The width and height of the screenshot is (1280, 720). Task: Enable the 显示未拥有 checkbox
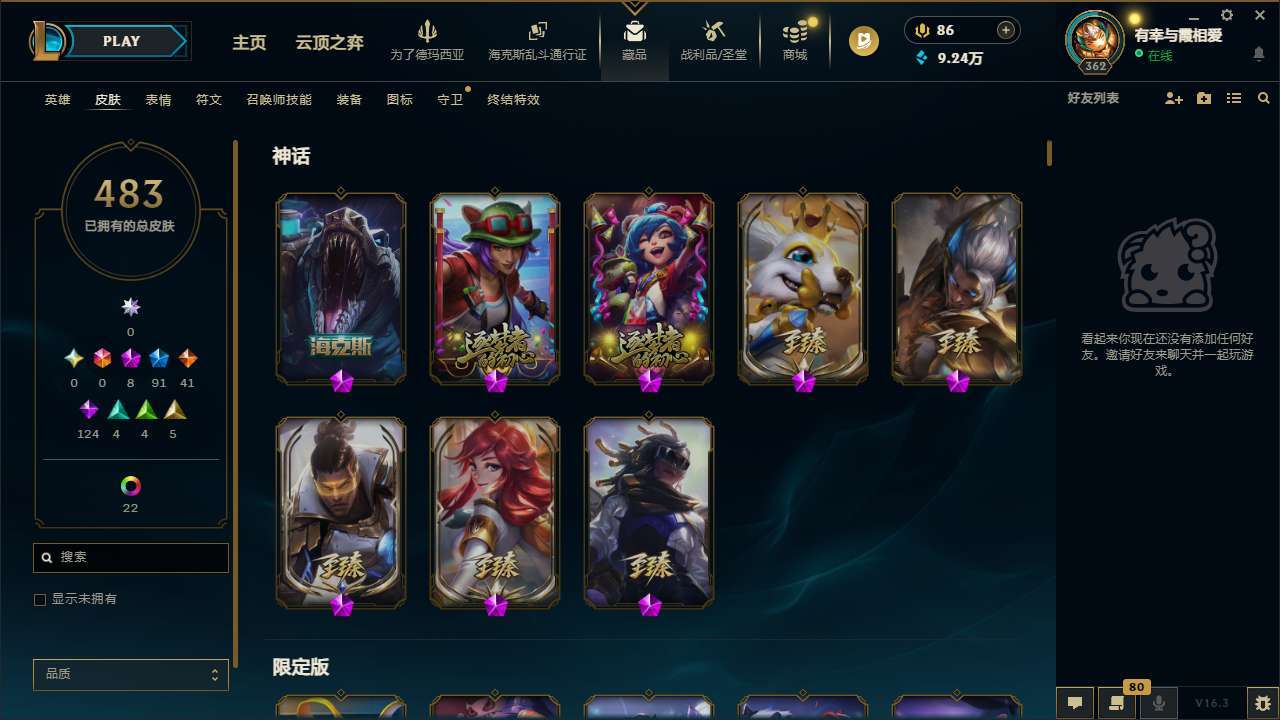(x=40, y=599)
